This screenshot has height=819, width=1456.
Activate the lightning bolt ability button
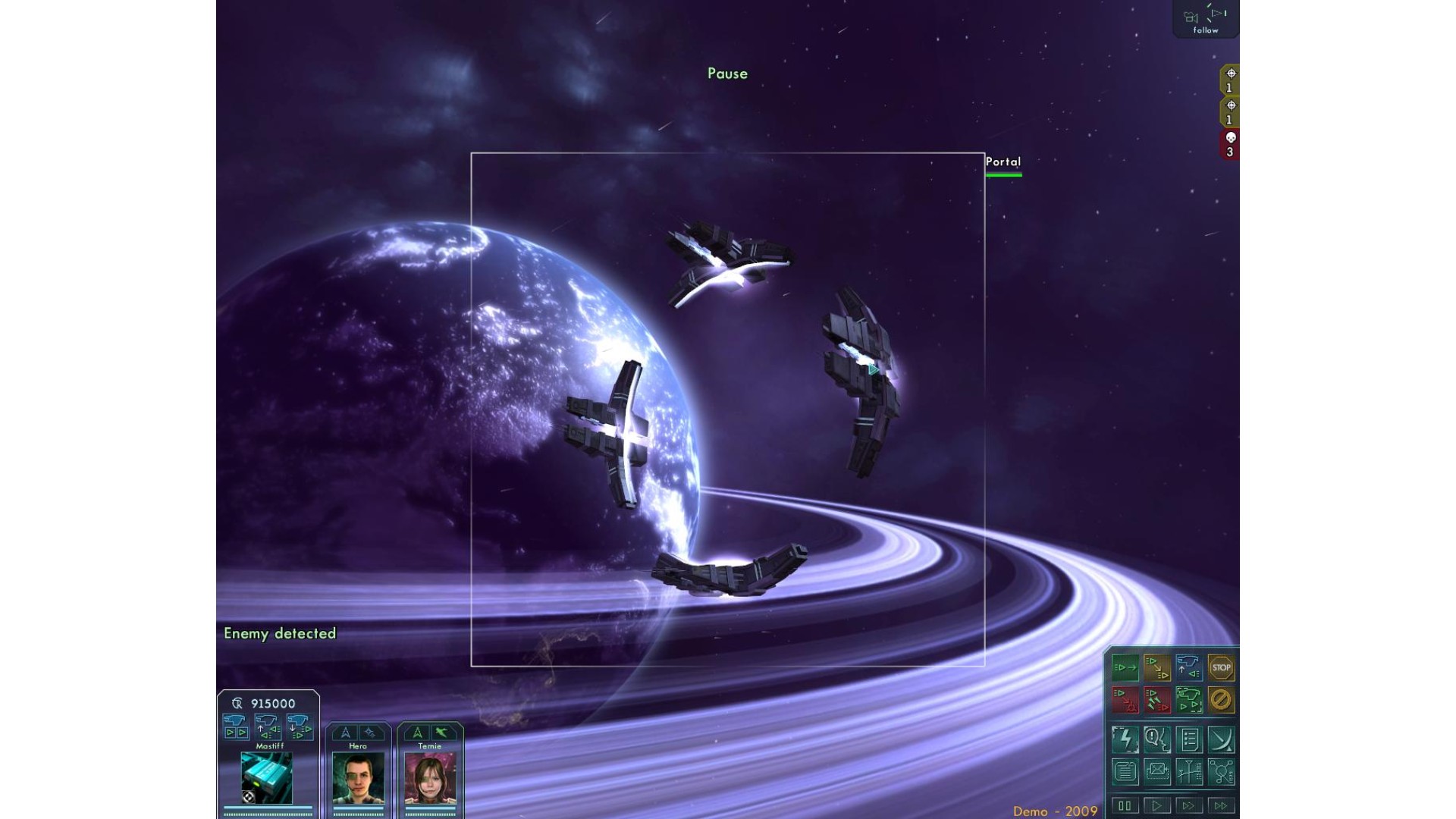tap(1125, 739)
